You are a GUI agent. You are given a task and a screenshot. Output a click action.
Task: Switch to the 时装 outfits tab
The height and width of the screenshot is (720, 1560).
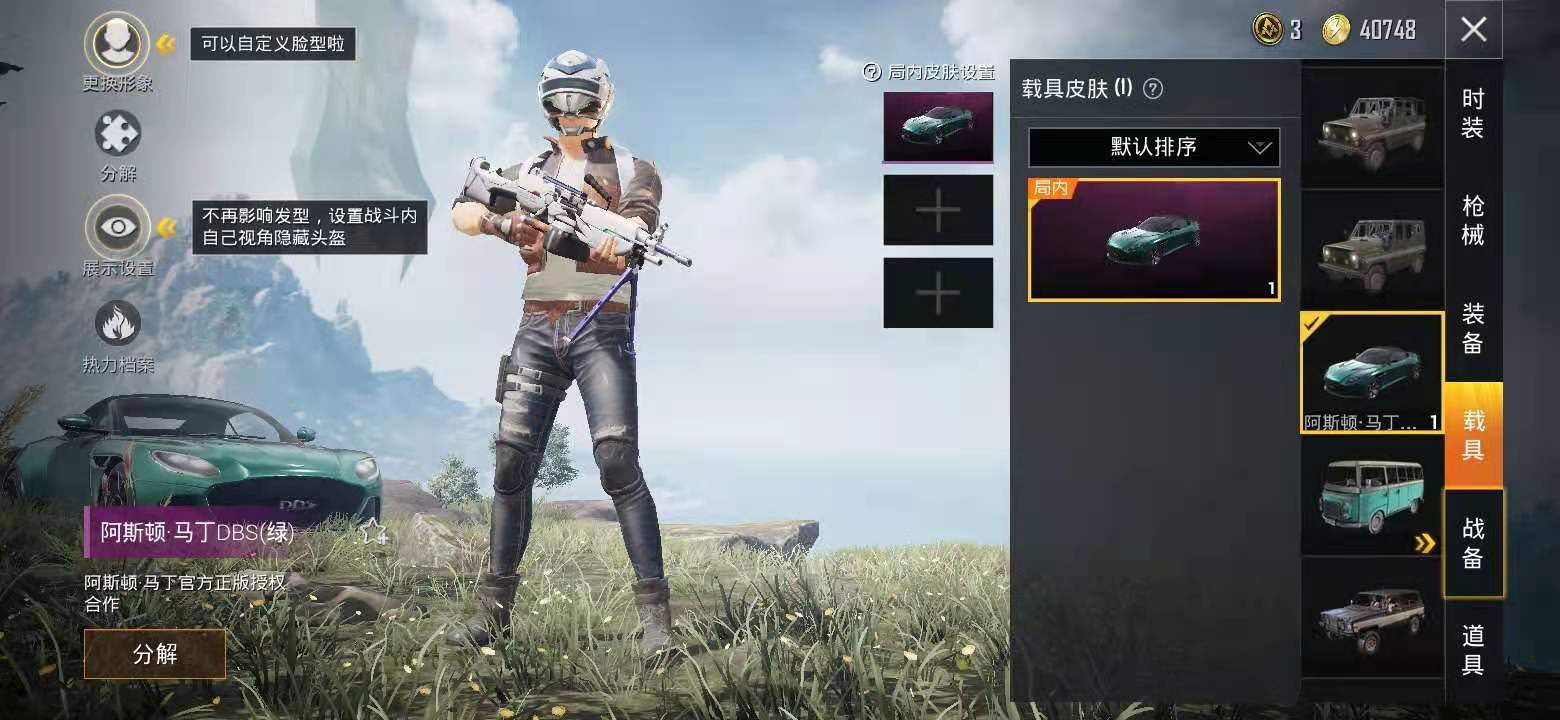click(1473, 113)
